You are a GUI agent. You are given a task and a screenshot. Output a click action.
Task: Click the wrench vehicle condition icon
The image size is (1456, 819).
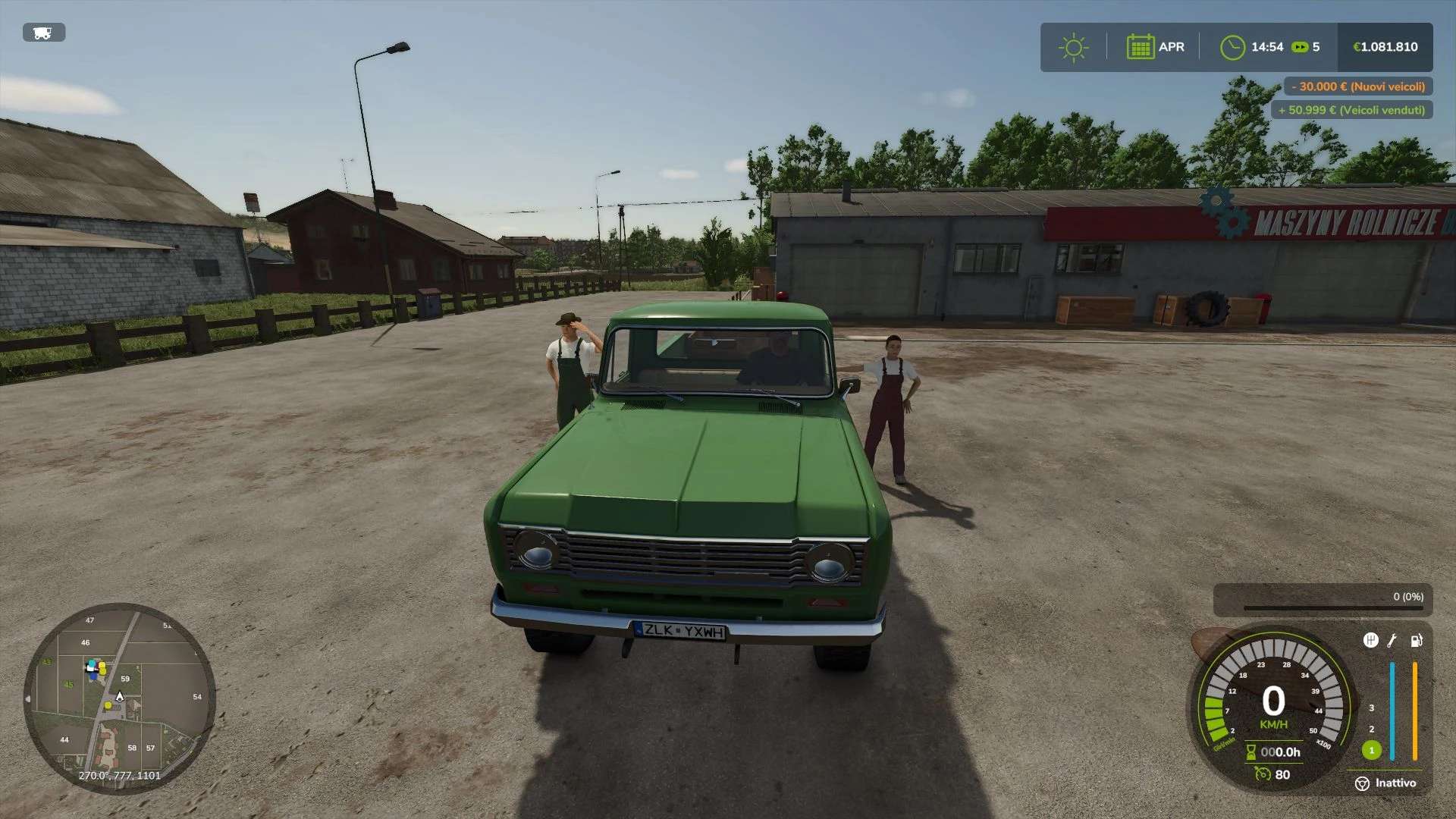click(1392, 641)
